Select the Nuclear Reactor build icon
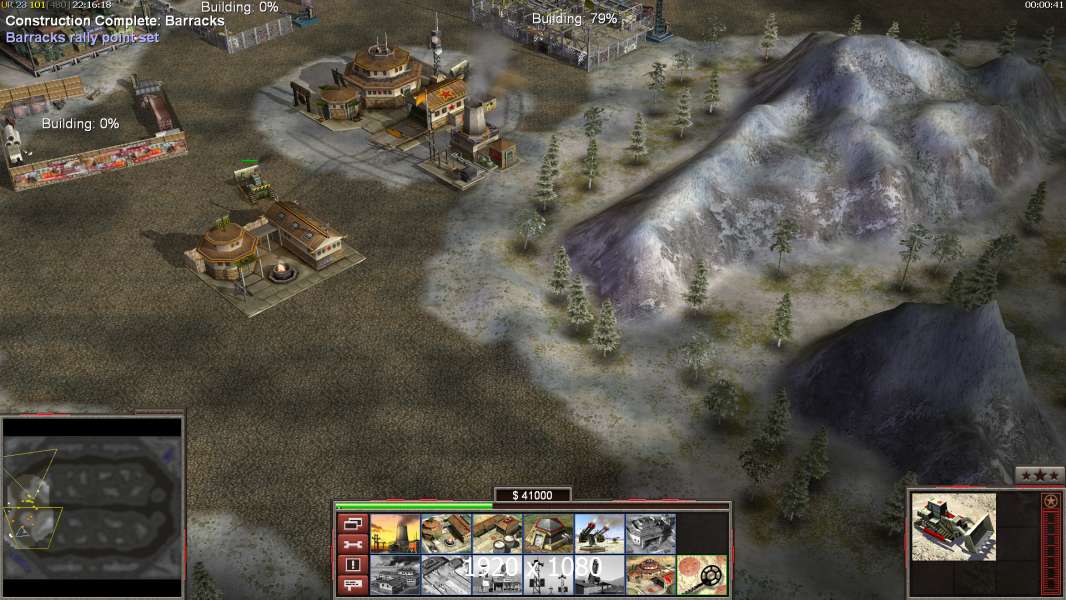Image resolution: width=1066 pixels, height=600 pixels. pos(395,533)
